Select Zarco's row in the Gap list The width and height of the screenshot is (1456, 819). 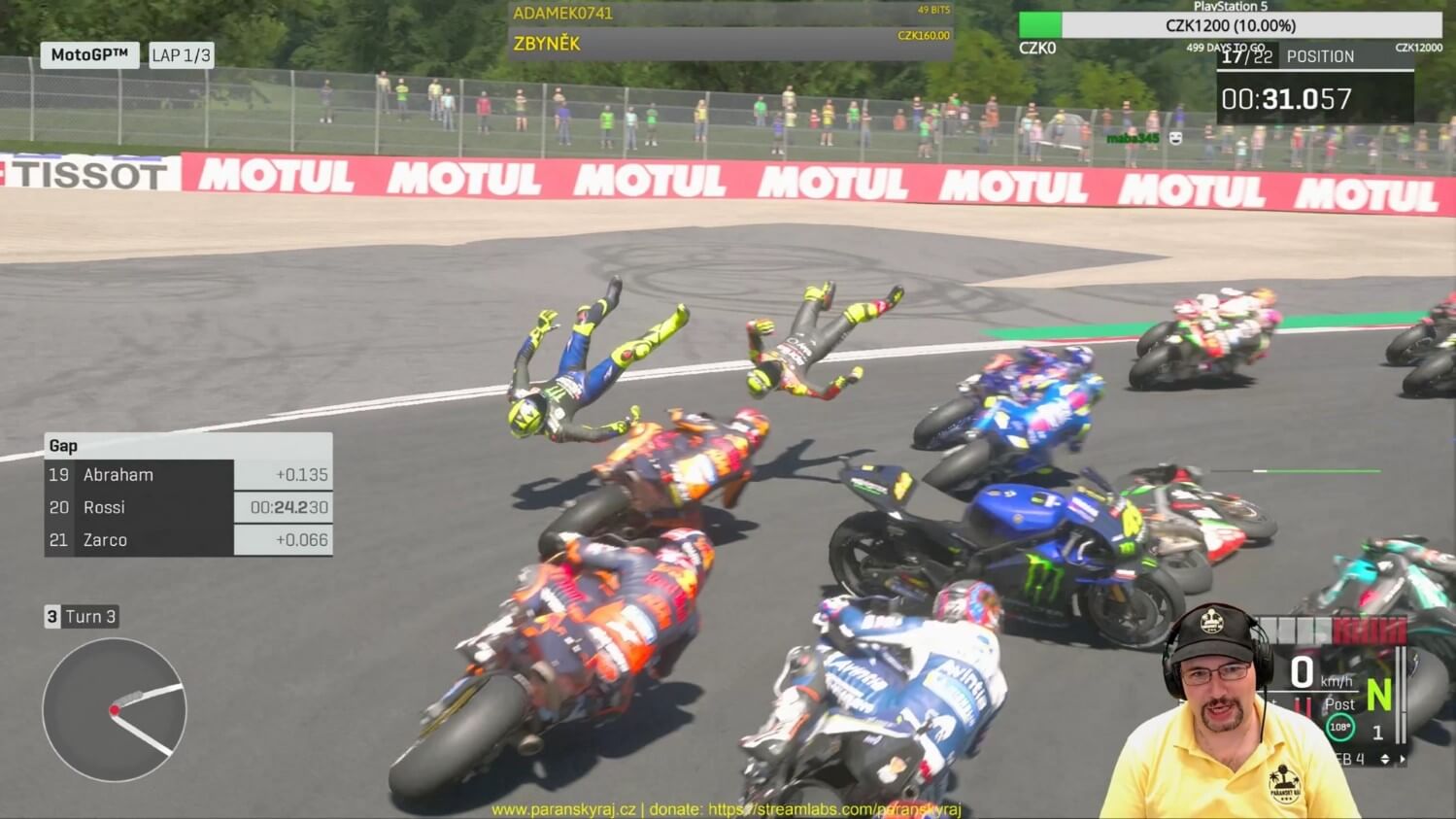187,540
